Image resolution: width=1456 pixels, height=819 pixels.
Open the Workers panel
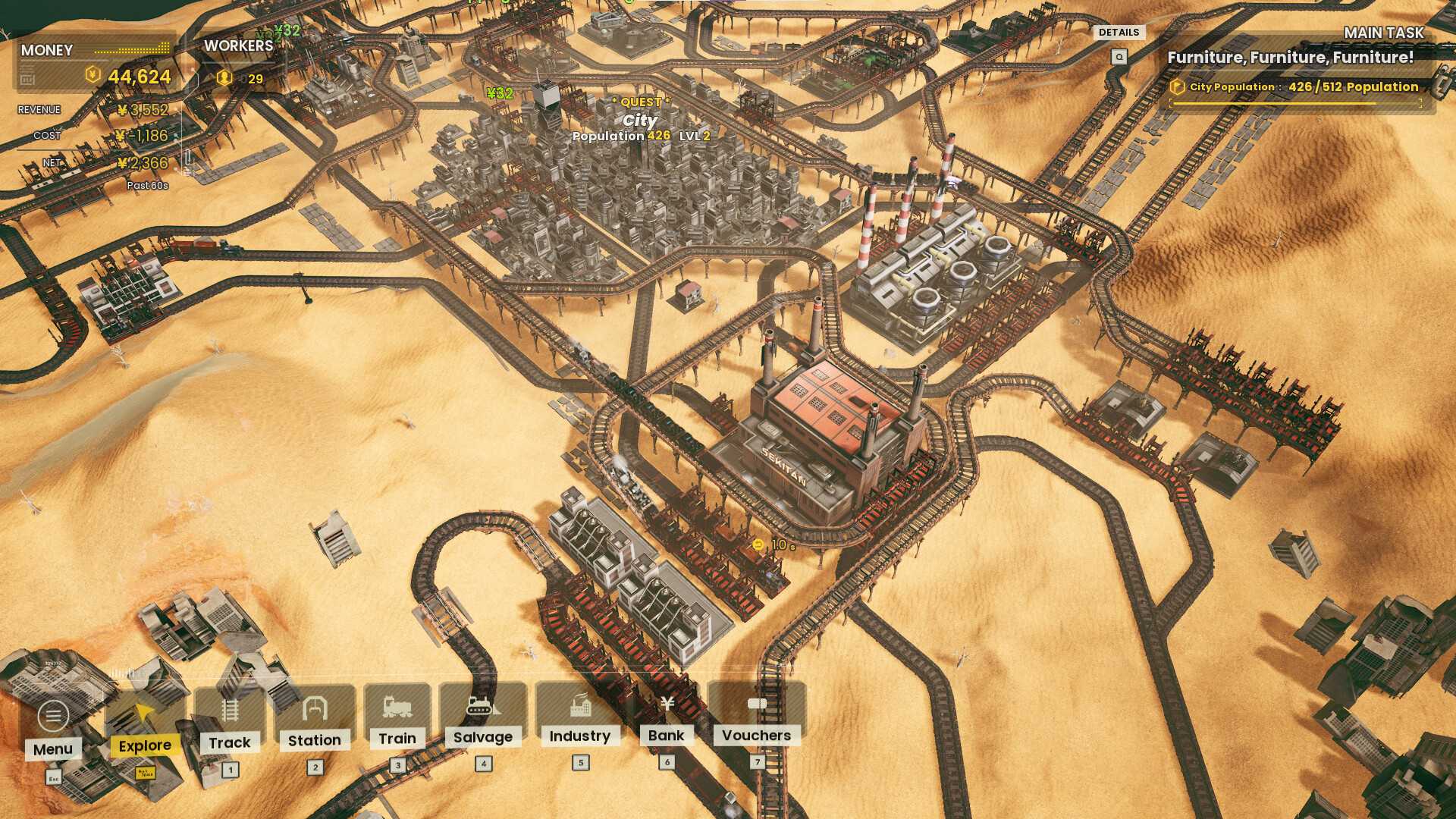click(237, 62)
